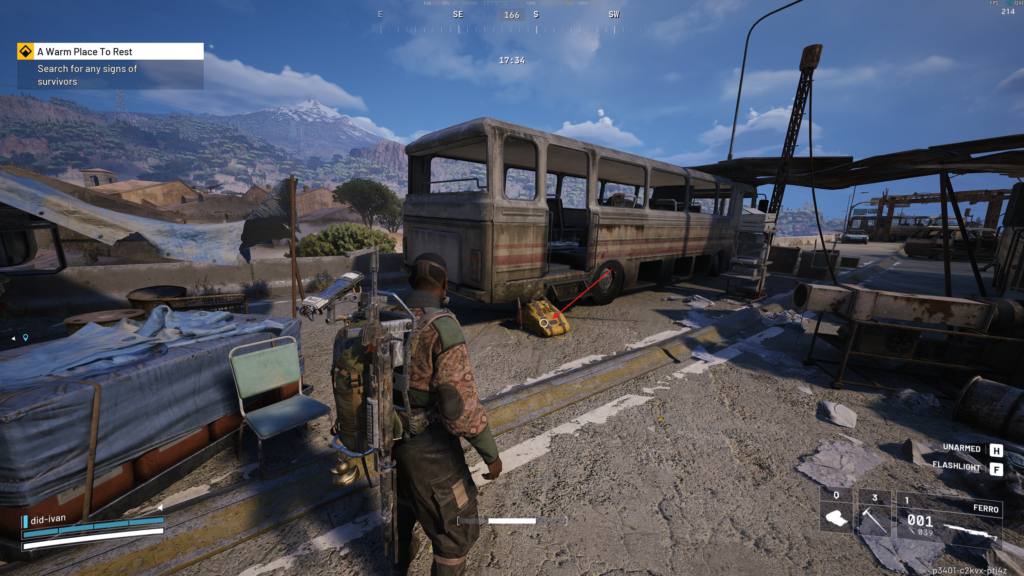Select the bandage item slot
The height and width of the screenshot is (576, 1024).
pyautogui.click(x=836, y=518)
